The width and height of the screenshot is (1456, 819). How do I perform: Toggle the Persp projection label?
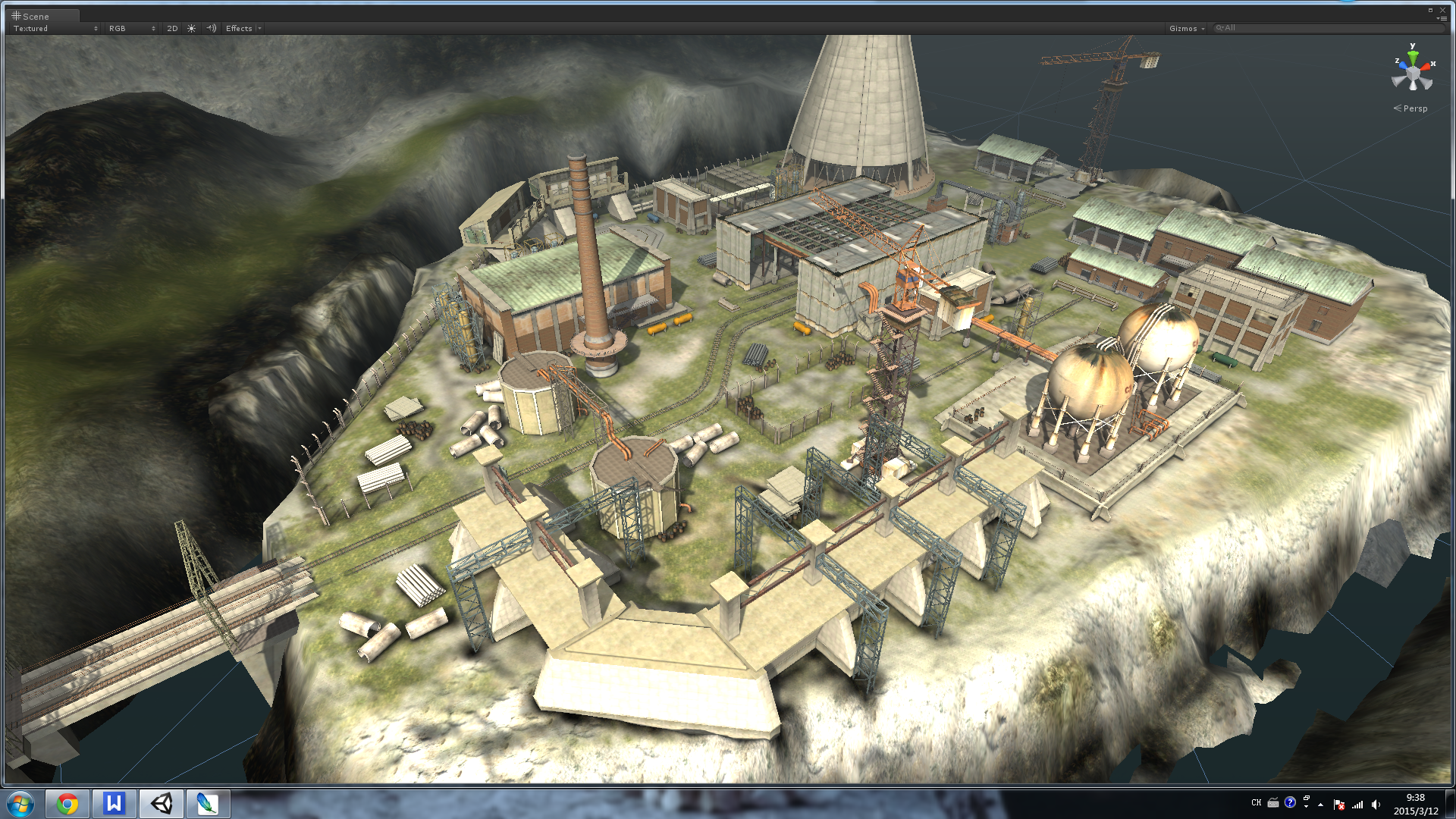point(1411,108)
